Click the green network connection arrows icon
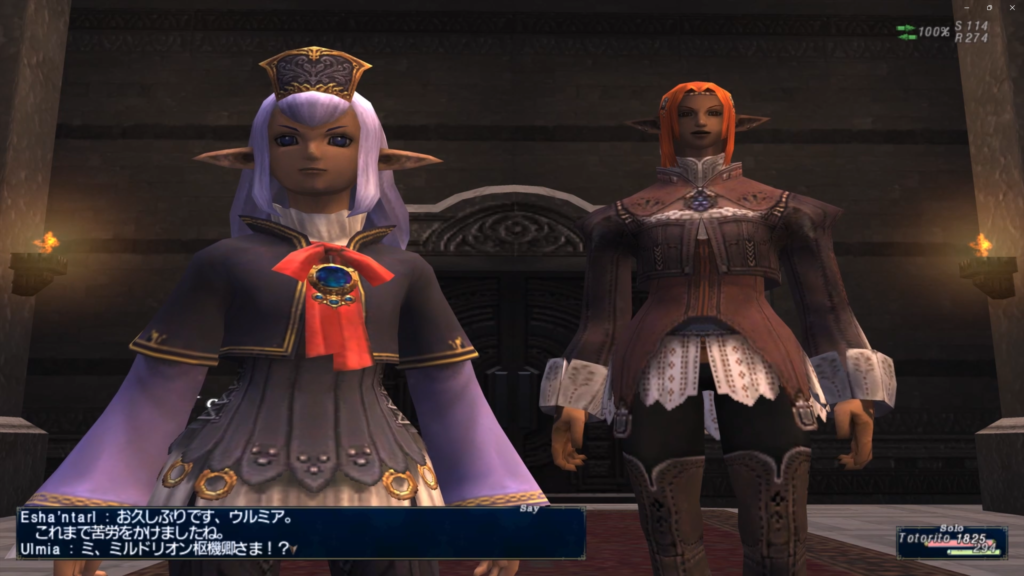This screenshot has height=576, width=1024. point(906,32)
